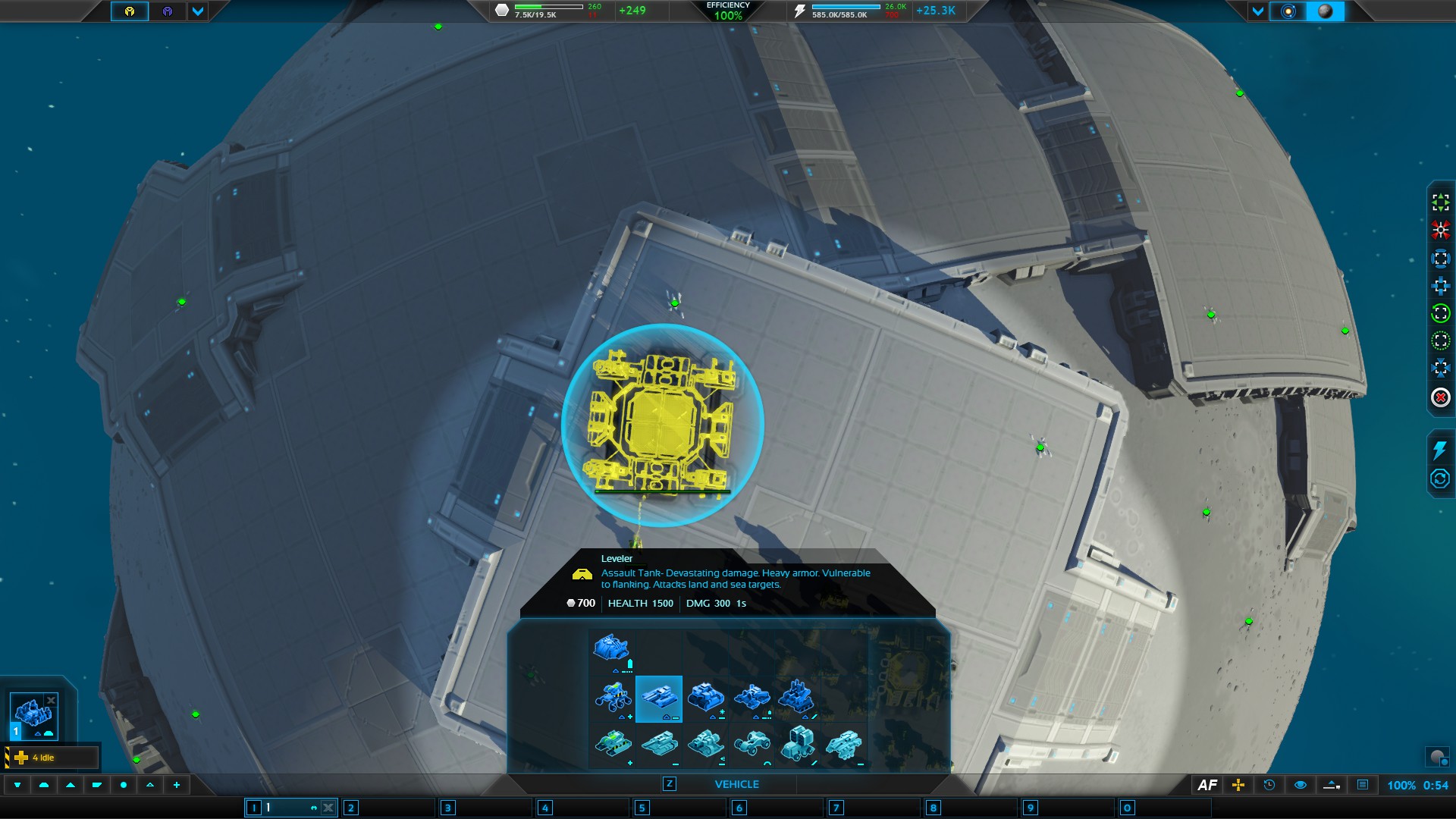Choose the green move command icon
Screen dimensions: 1456x819
pos(1440,202)
